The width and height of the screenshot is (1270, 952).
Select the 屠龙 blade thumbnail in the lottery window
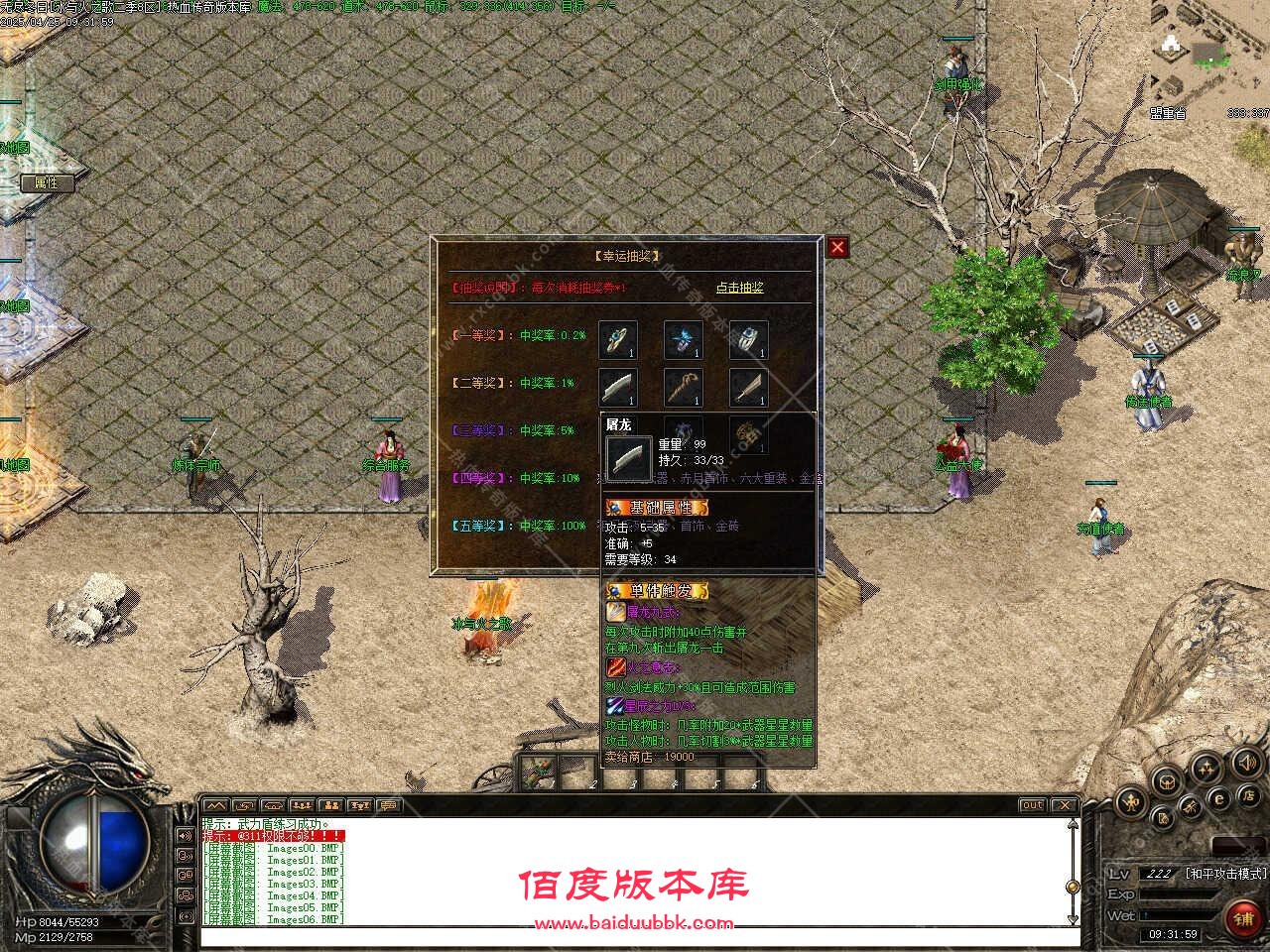[x=620, y=387]
